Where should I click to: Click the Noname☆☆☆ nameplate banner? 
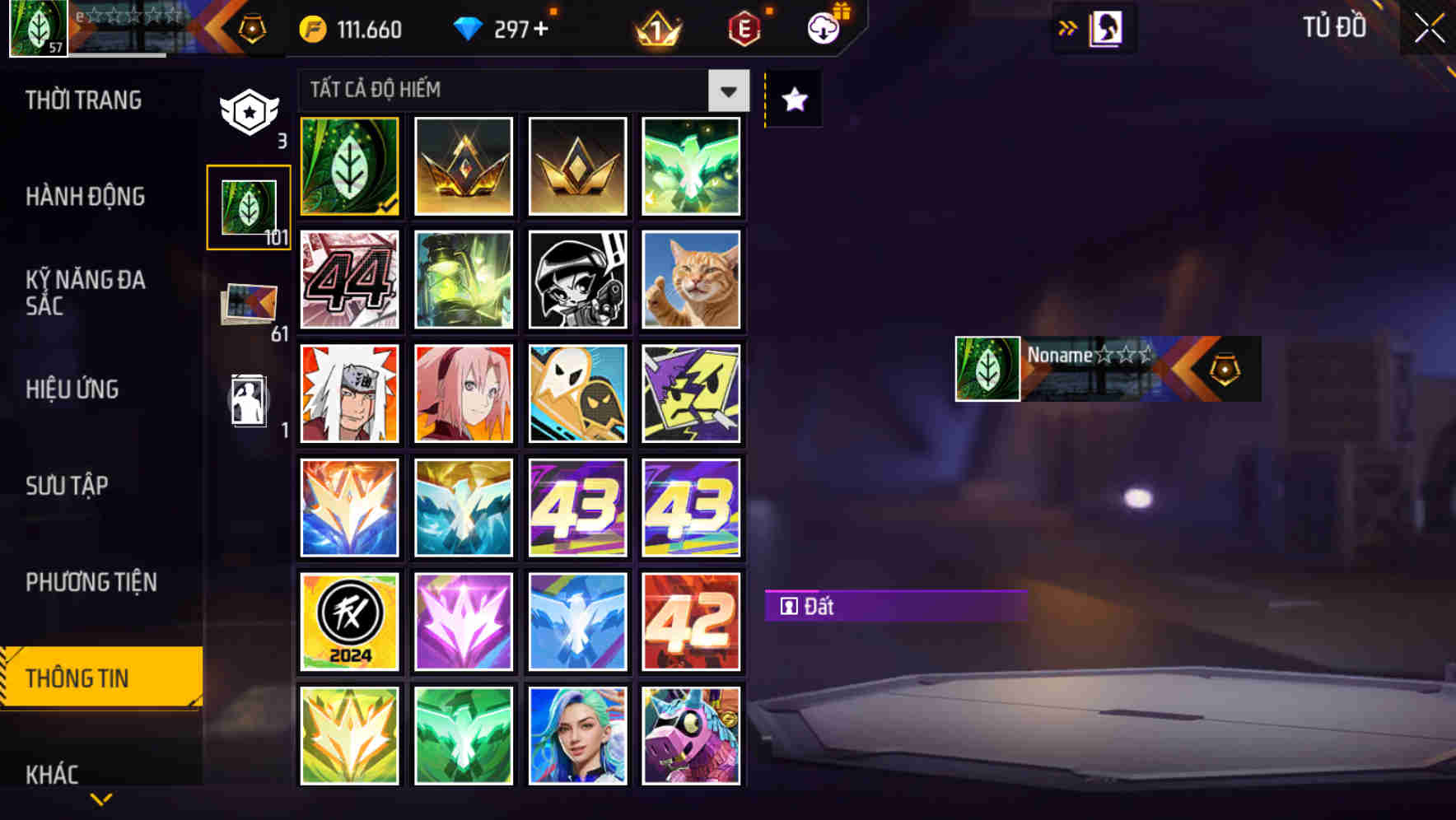click(1108, 369)
